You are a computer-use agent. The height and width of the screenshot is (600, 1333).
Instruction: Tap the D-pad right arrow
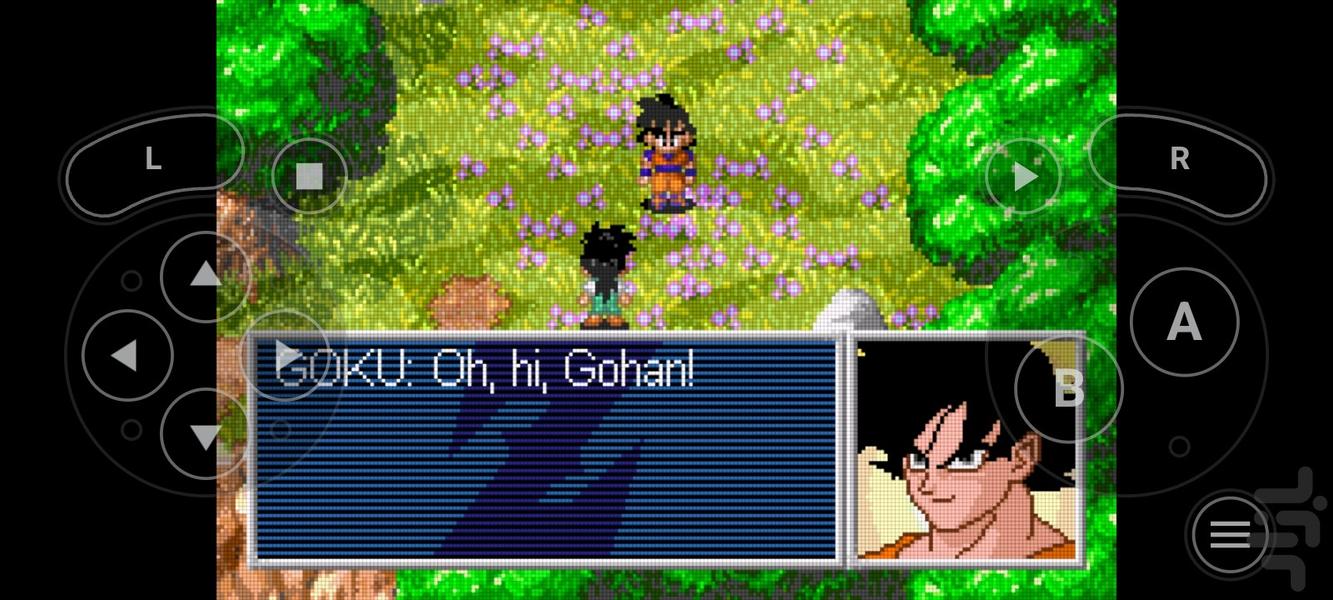[x=287, y=353]
